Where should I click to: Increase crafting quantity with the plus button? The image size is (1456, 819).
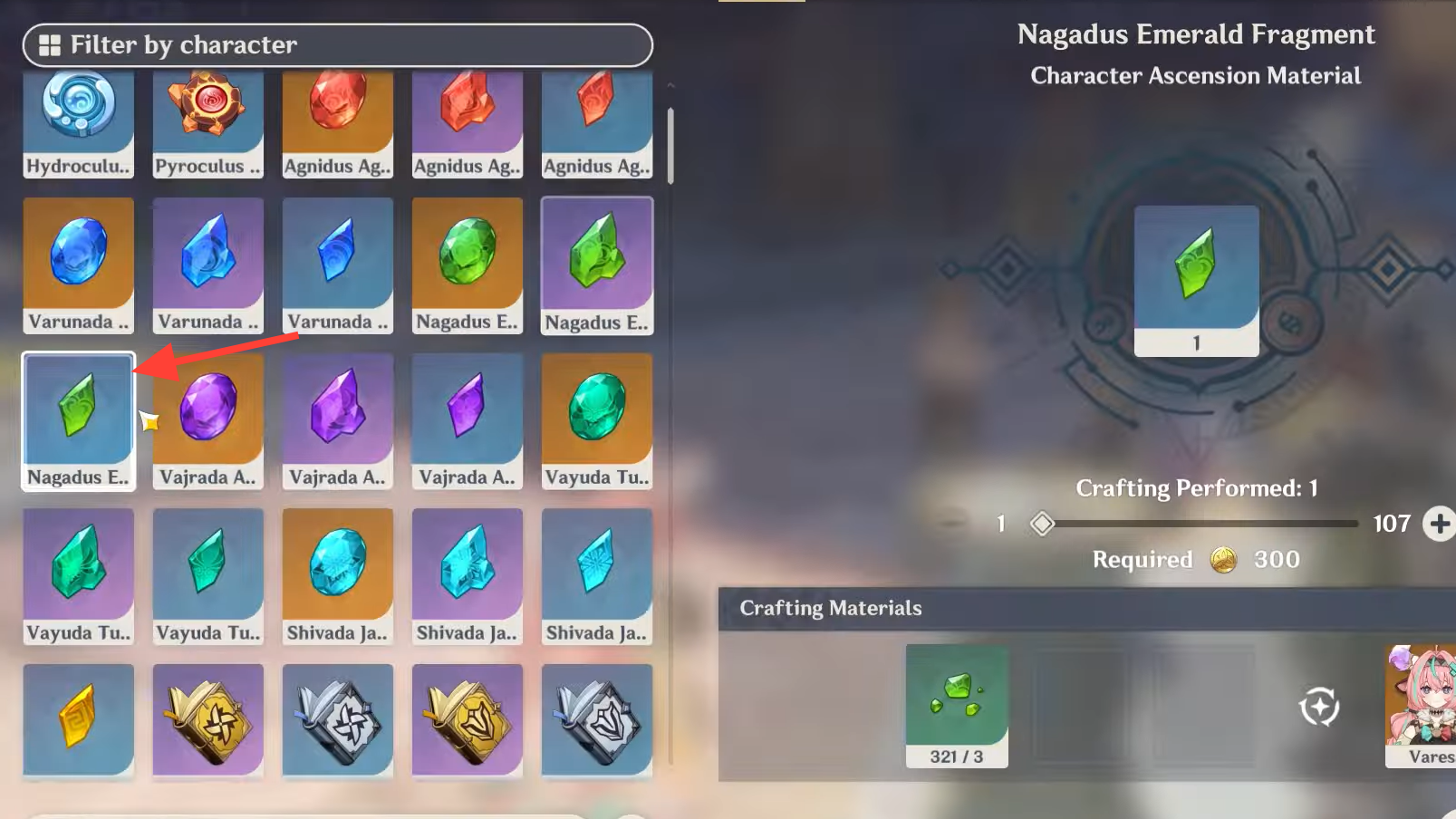(1439, 524)
